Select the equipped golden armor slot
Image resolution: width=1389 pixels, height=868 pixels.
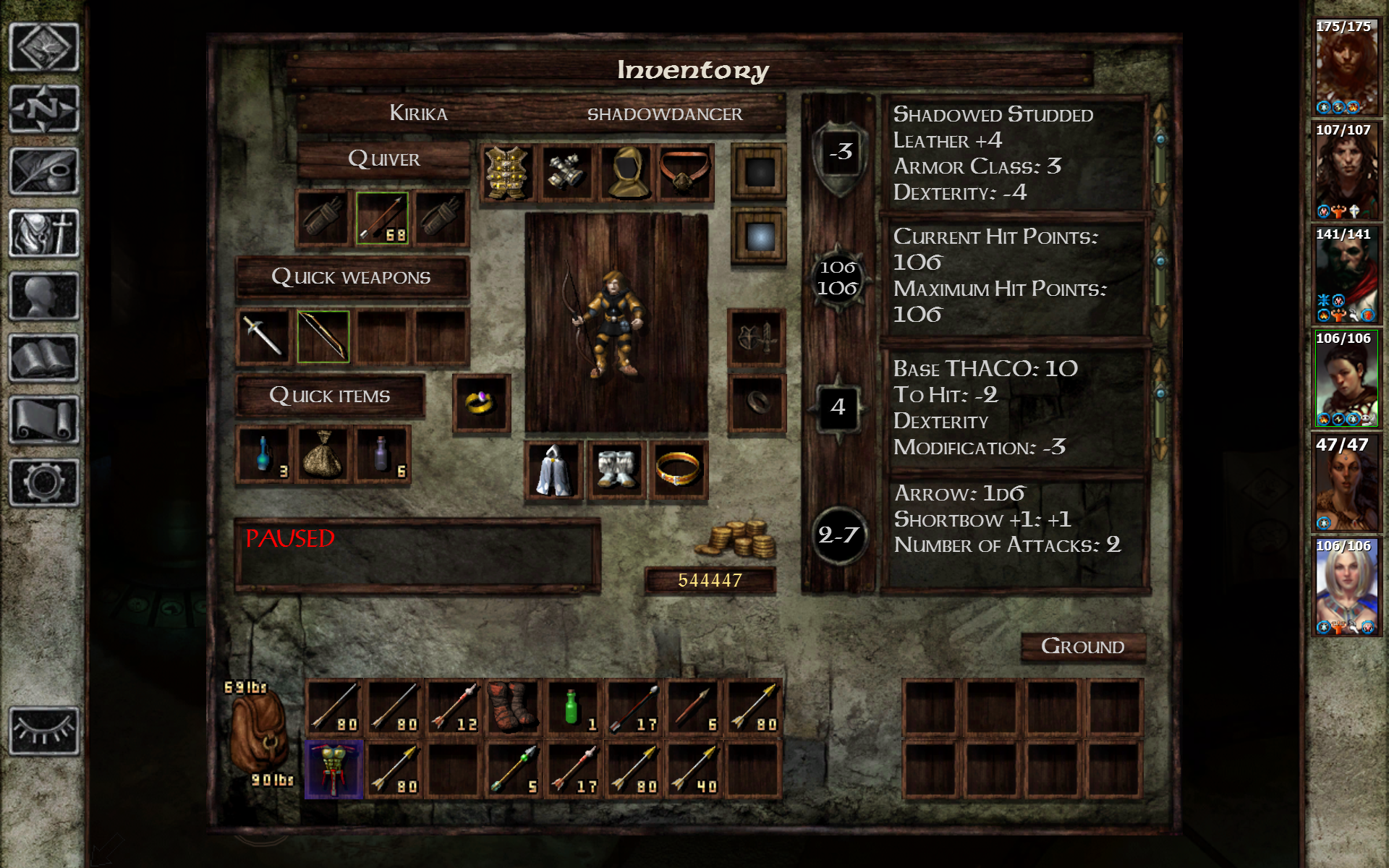[507, 173]
